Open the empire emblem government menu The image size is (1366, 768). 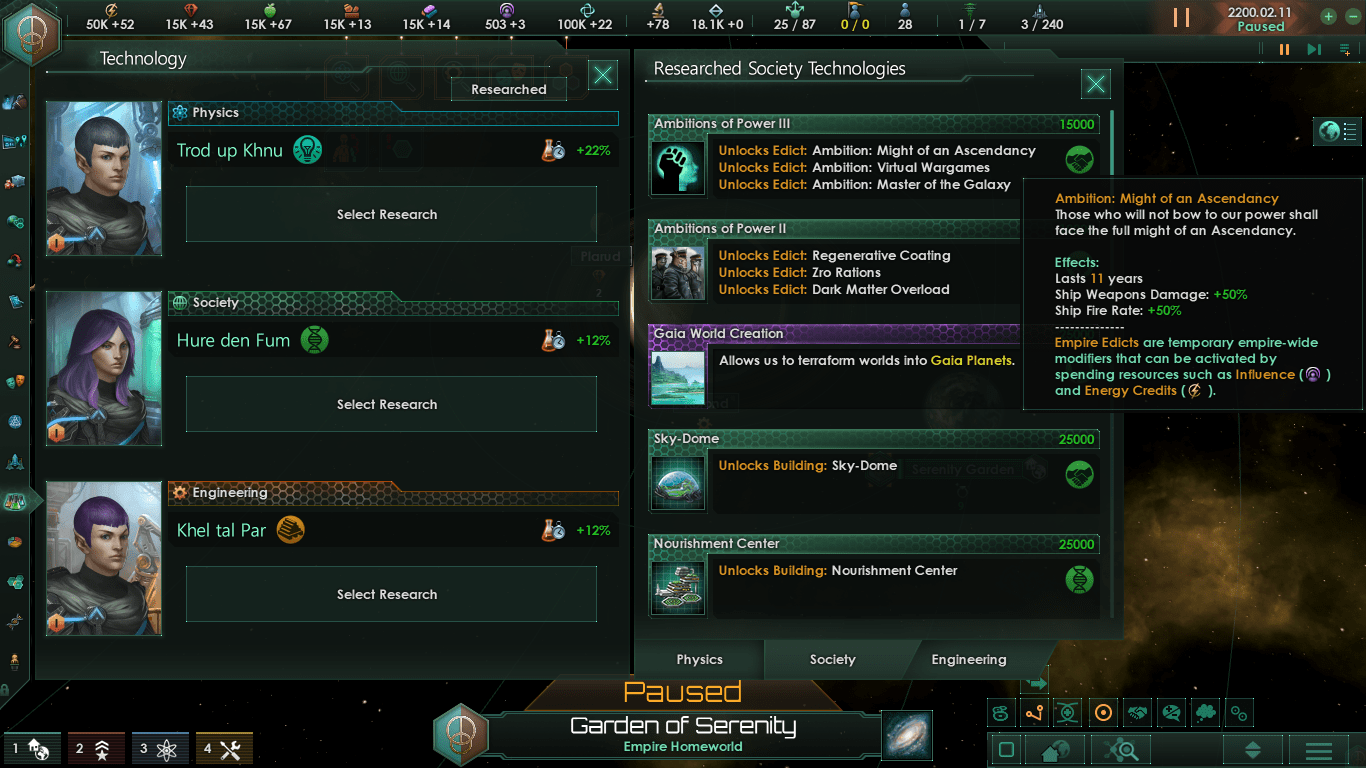point(32,32)
